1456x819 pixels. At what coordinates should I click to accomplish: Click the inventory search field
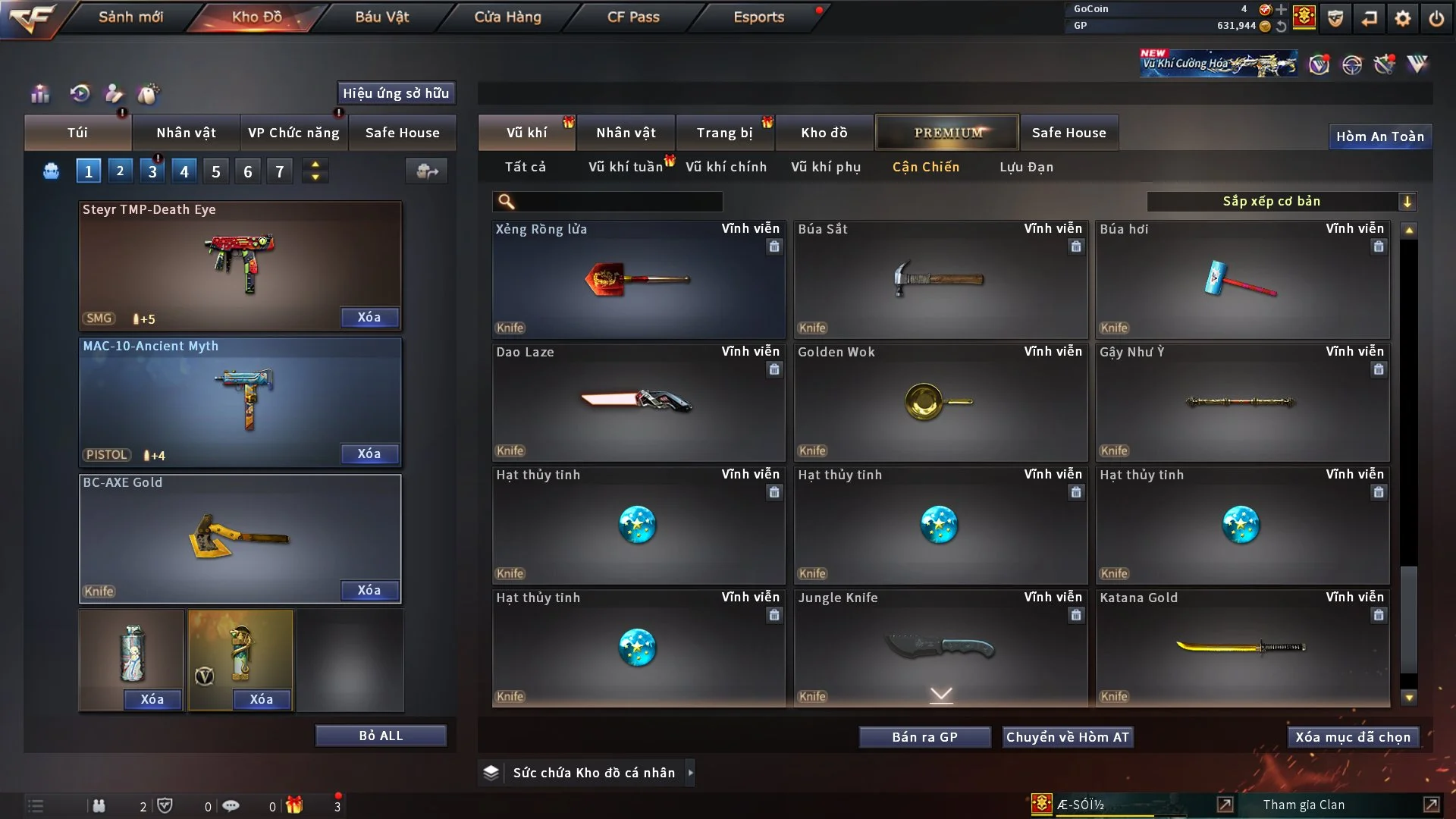pyautogui.click(x=618, y=201)
